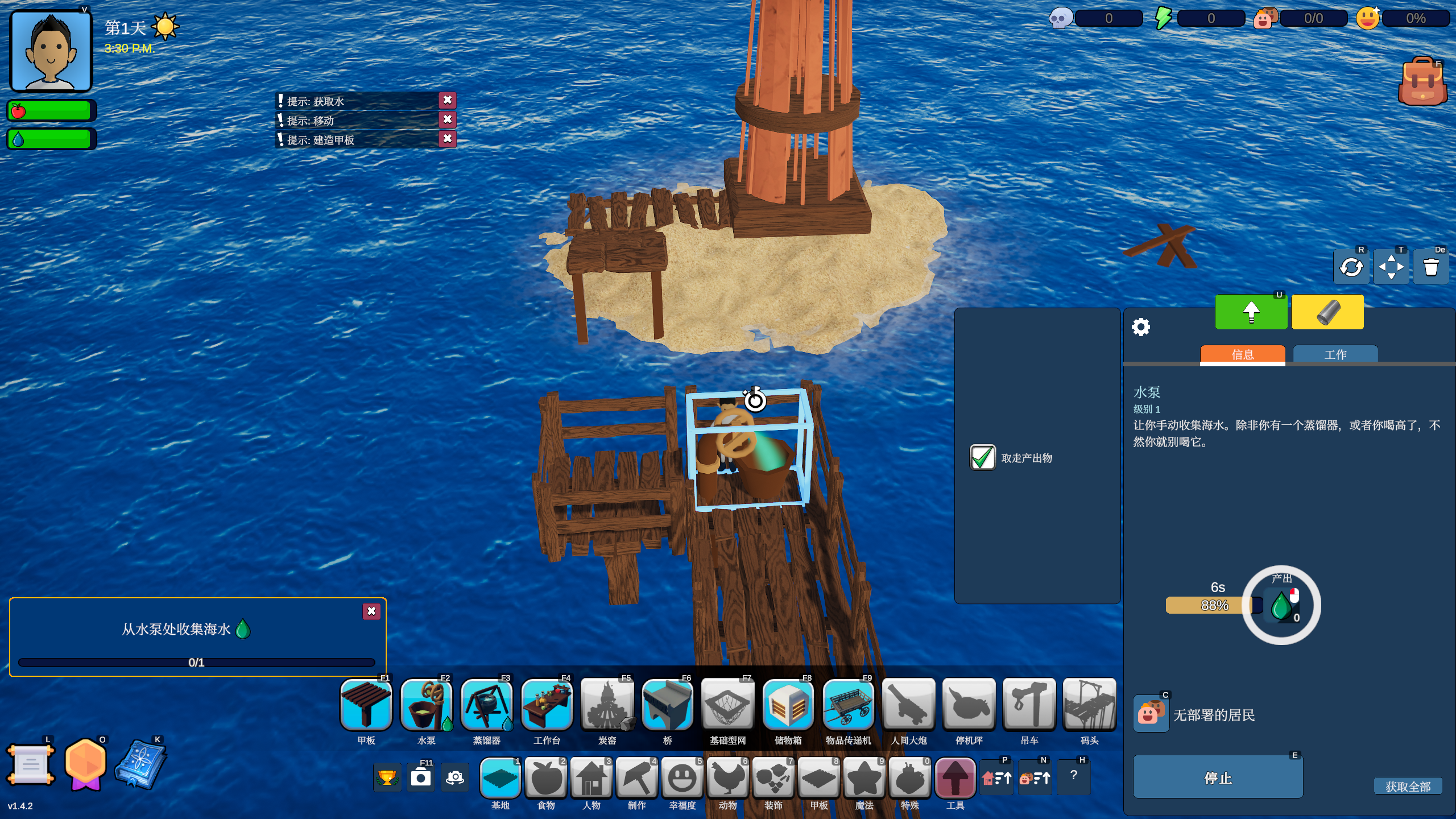Screen dimensions: 1456x819
Task: Close the 获取水 hint notification
Action: tap(448, 101)
